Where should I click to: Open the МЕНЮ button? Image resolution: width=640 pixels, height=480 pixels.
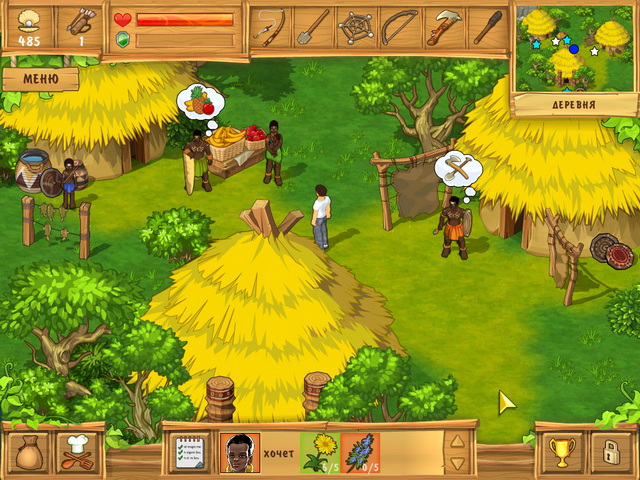pyautogui.click(x=39, y=78)
